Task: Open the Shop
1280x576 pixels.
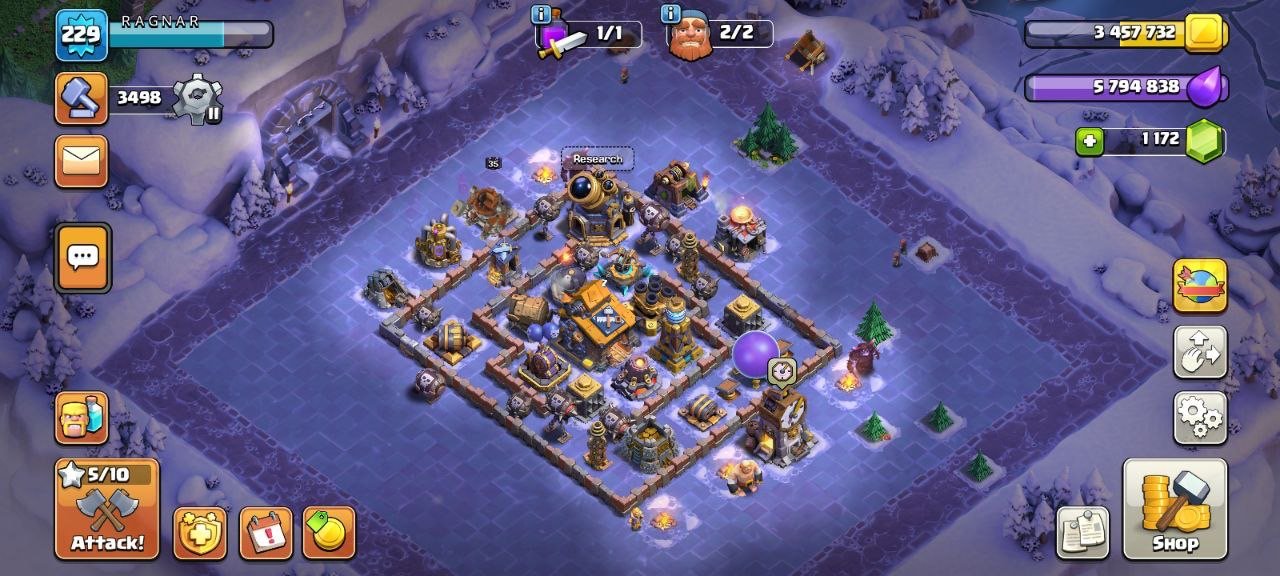Action: [1175, 509]
